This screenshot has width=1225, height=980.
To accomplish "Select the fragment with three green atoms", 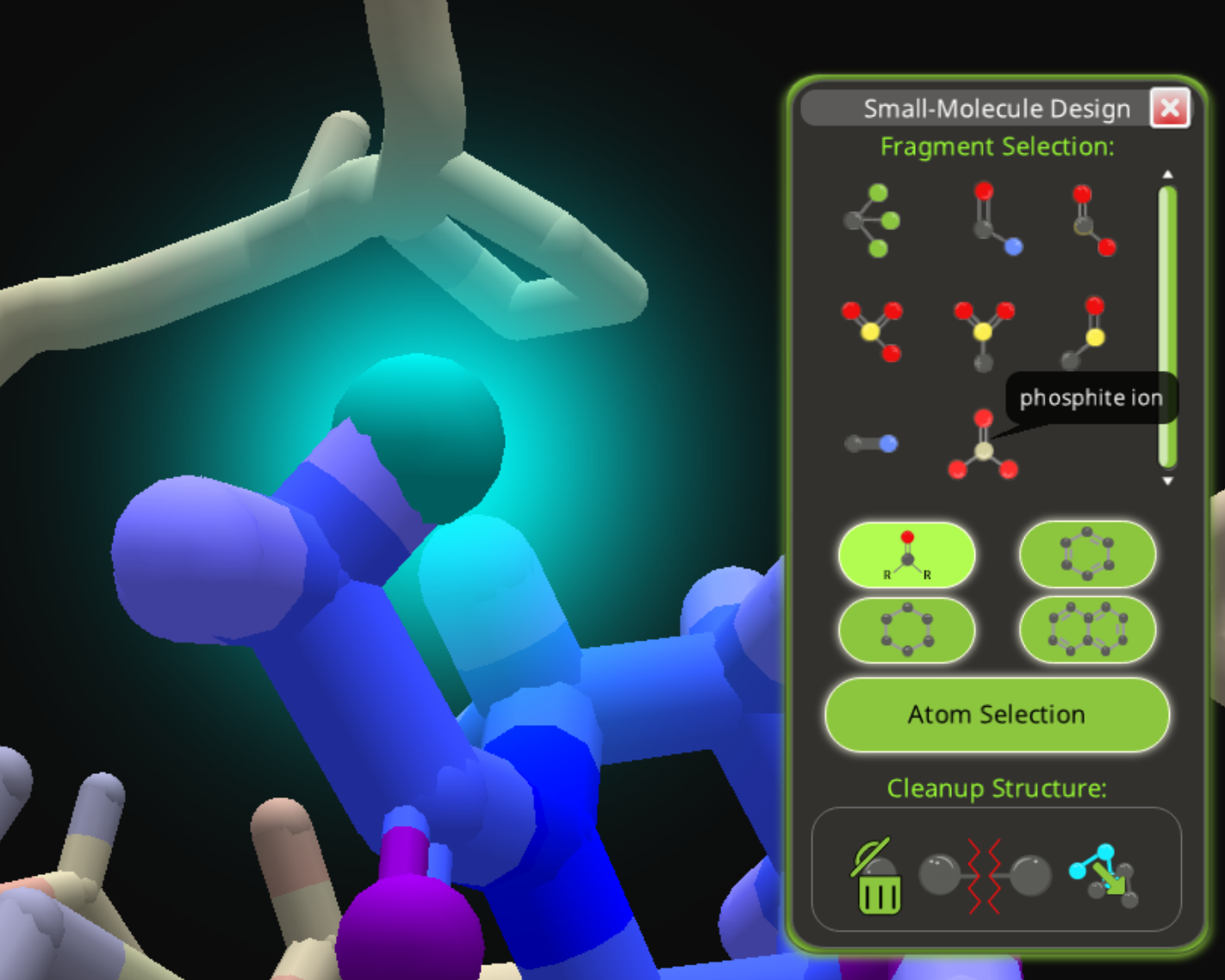I will (x=872, y=220).
